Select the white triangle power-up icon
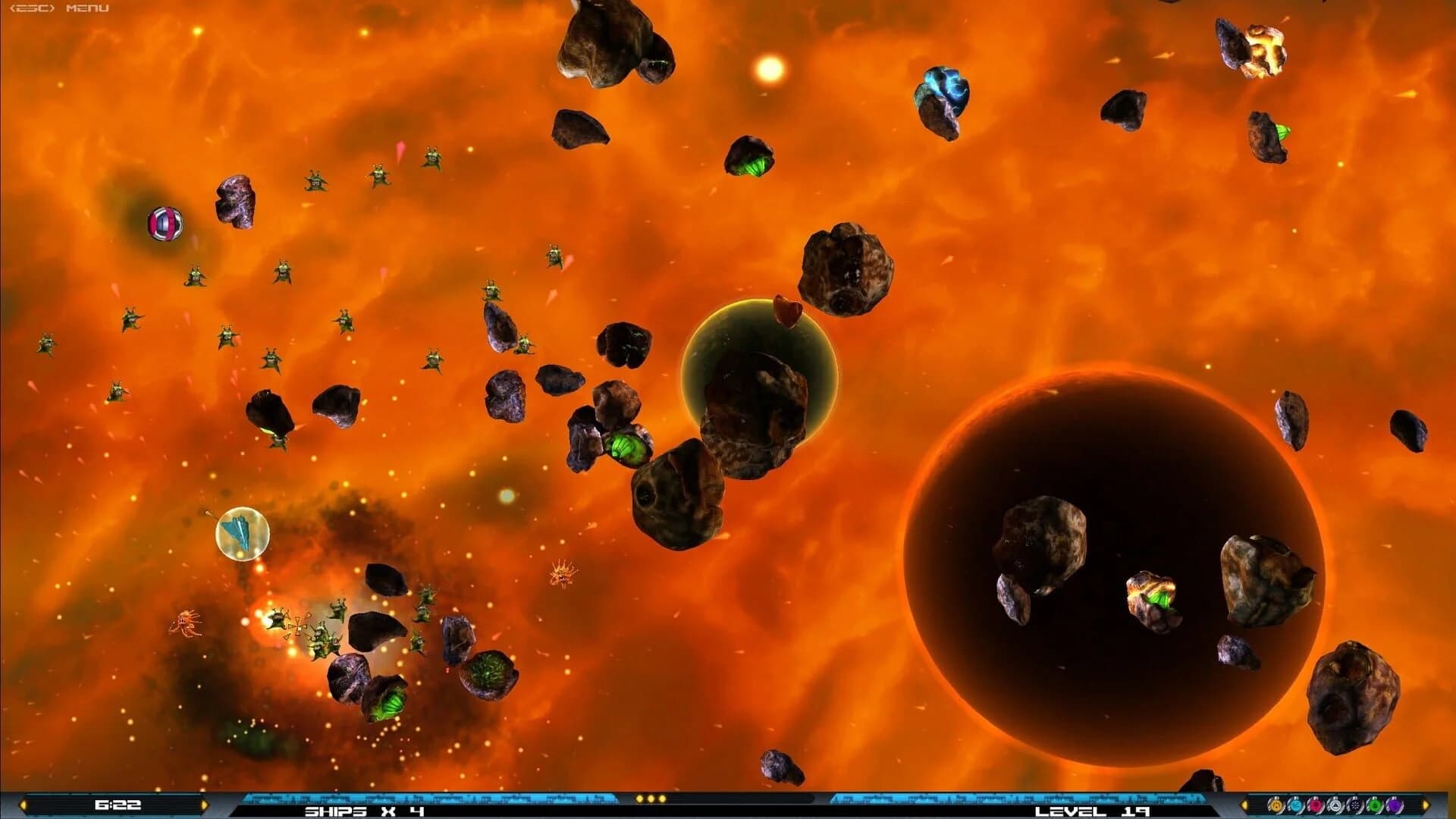This screenshot has height=819, width=1456. [x=1336, y=806]
